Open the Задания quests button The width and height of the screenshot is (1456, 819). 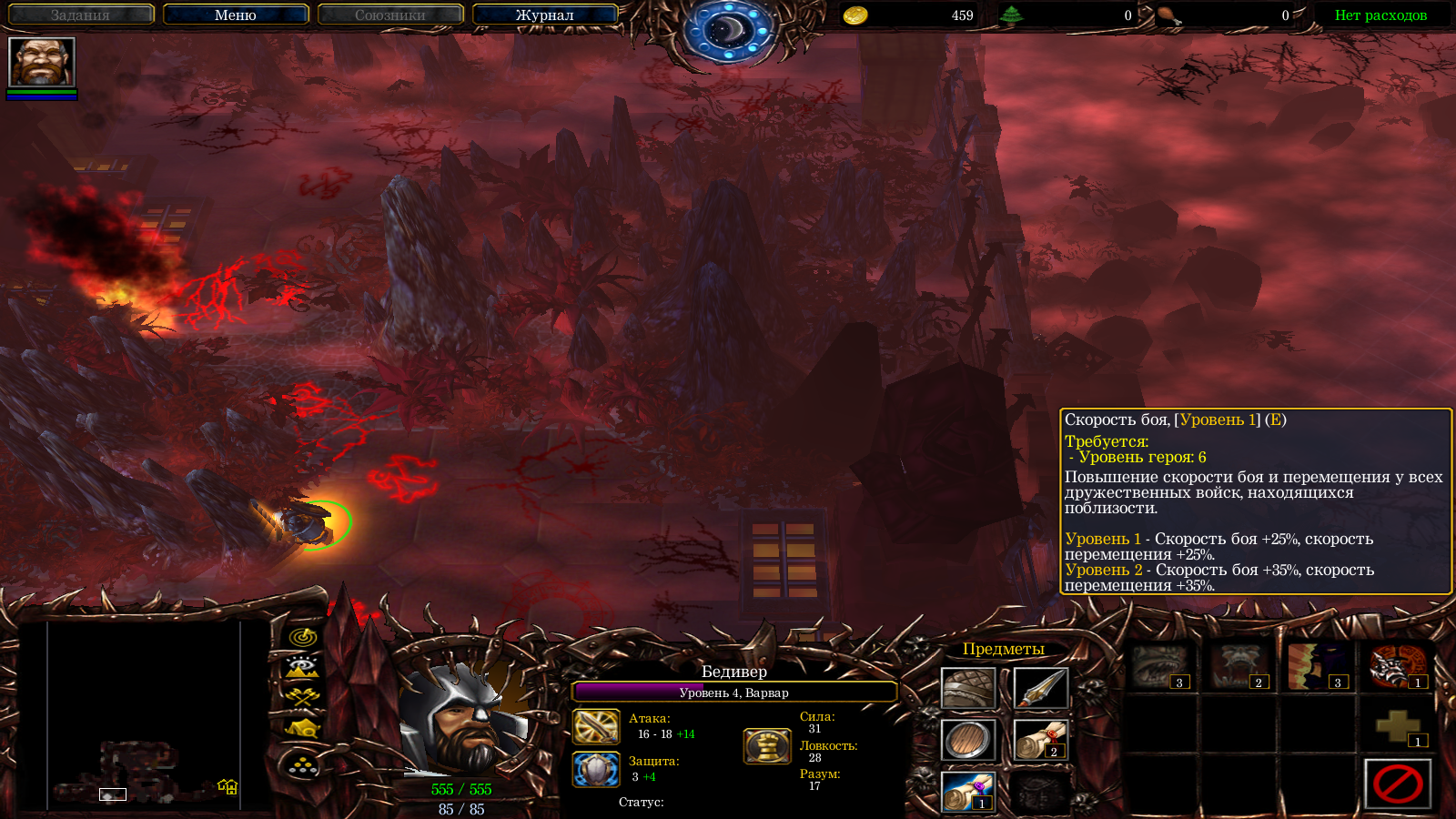click(80, 15)
